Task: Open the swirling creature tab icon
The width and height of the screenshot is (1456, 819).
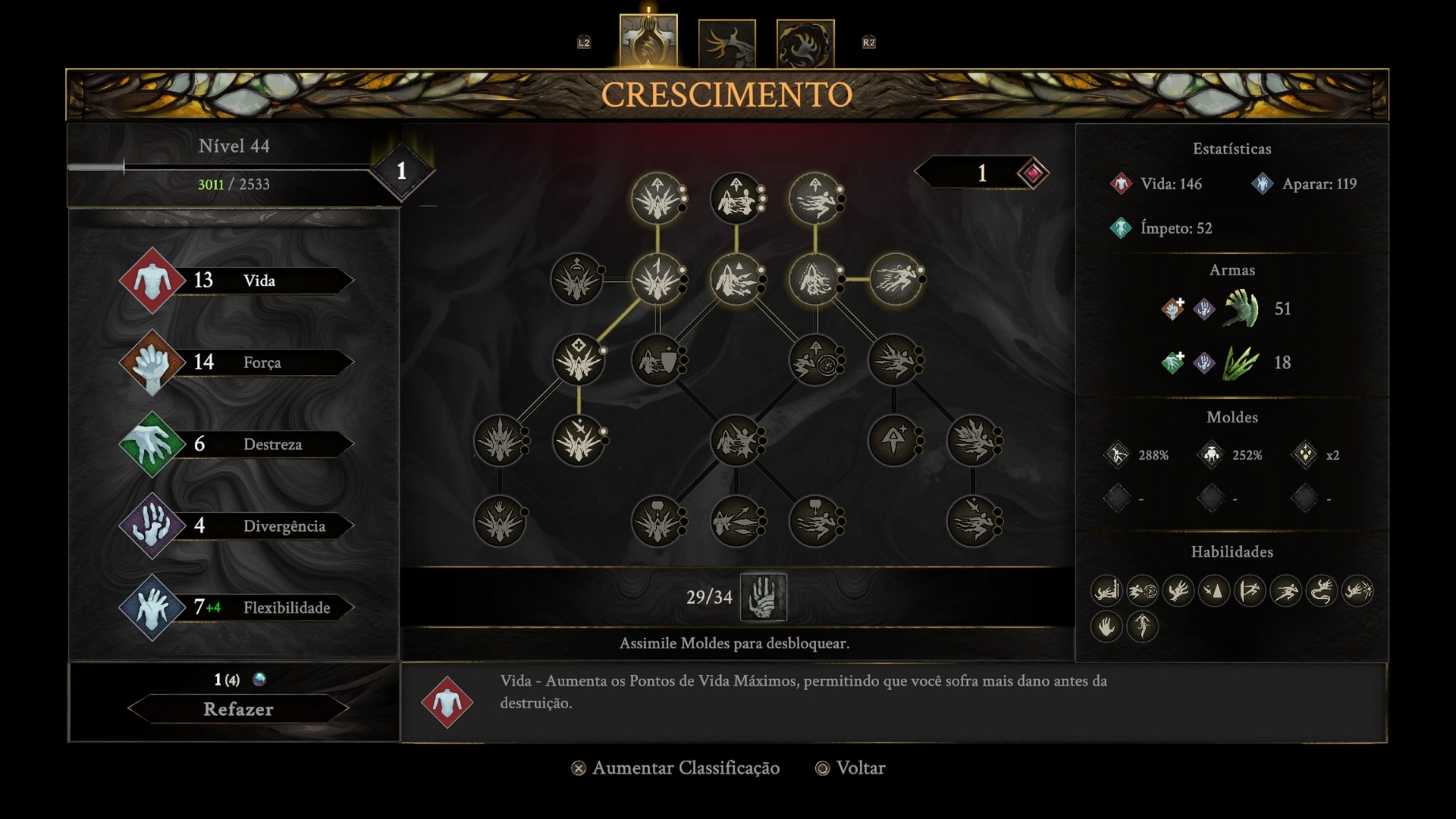Action: click(x=805, y=43)
